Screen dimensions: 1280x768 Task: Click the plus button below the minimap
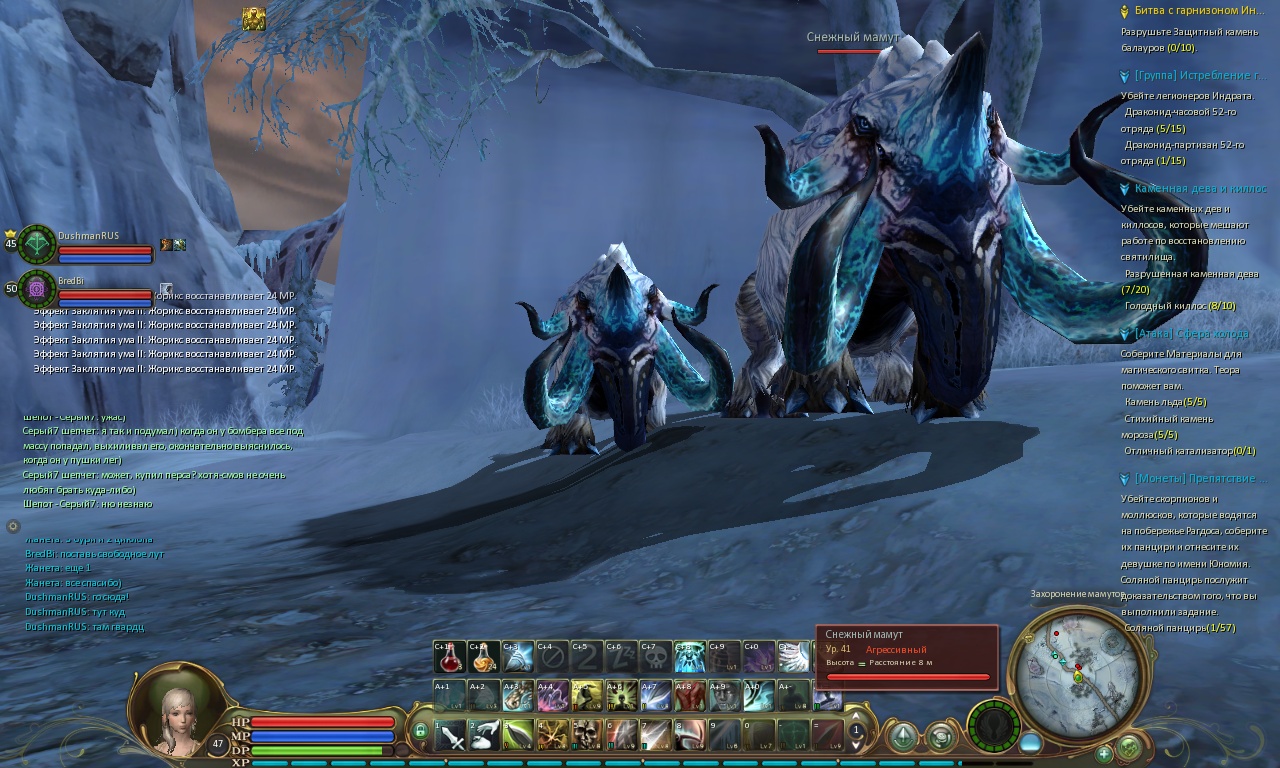[x=1104, y=753]
